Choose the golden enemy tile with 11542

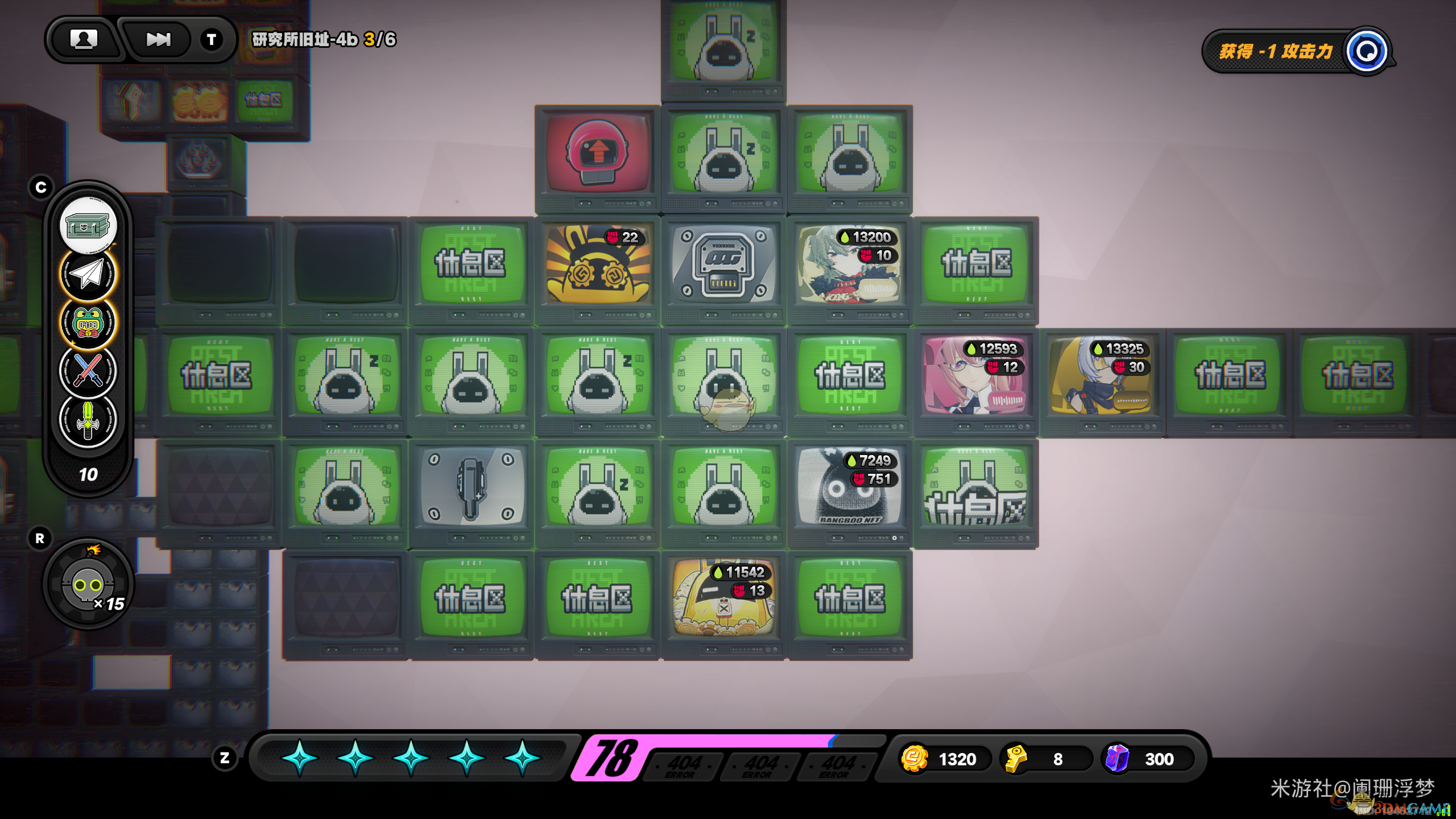[723, 598]
